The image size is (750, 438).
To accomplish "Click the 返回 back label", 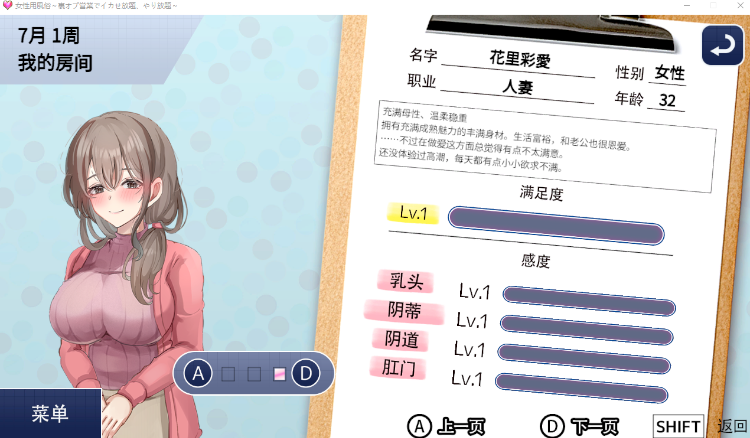I will coord(732,426).
